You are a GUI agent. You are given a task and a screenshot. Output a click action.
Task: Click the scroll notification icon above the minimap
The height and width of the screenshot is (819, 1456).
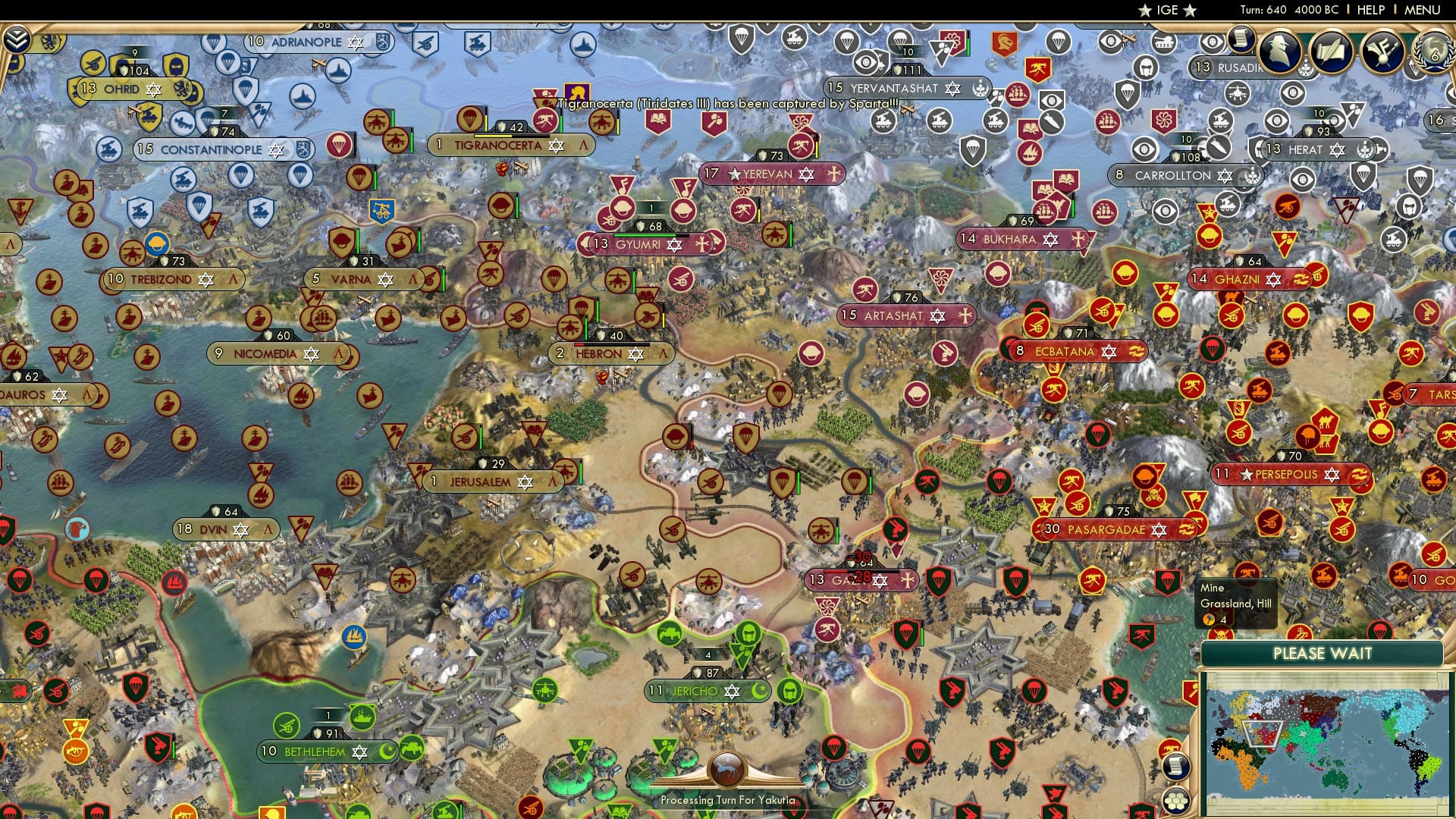point(1175,766)
